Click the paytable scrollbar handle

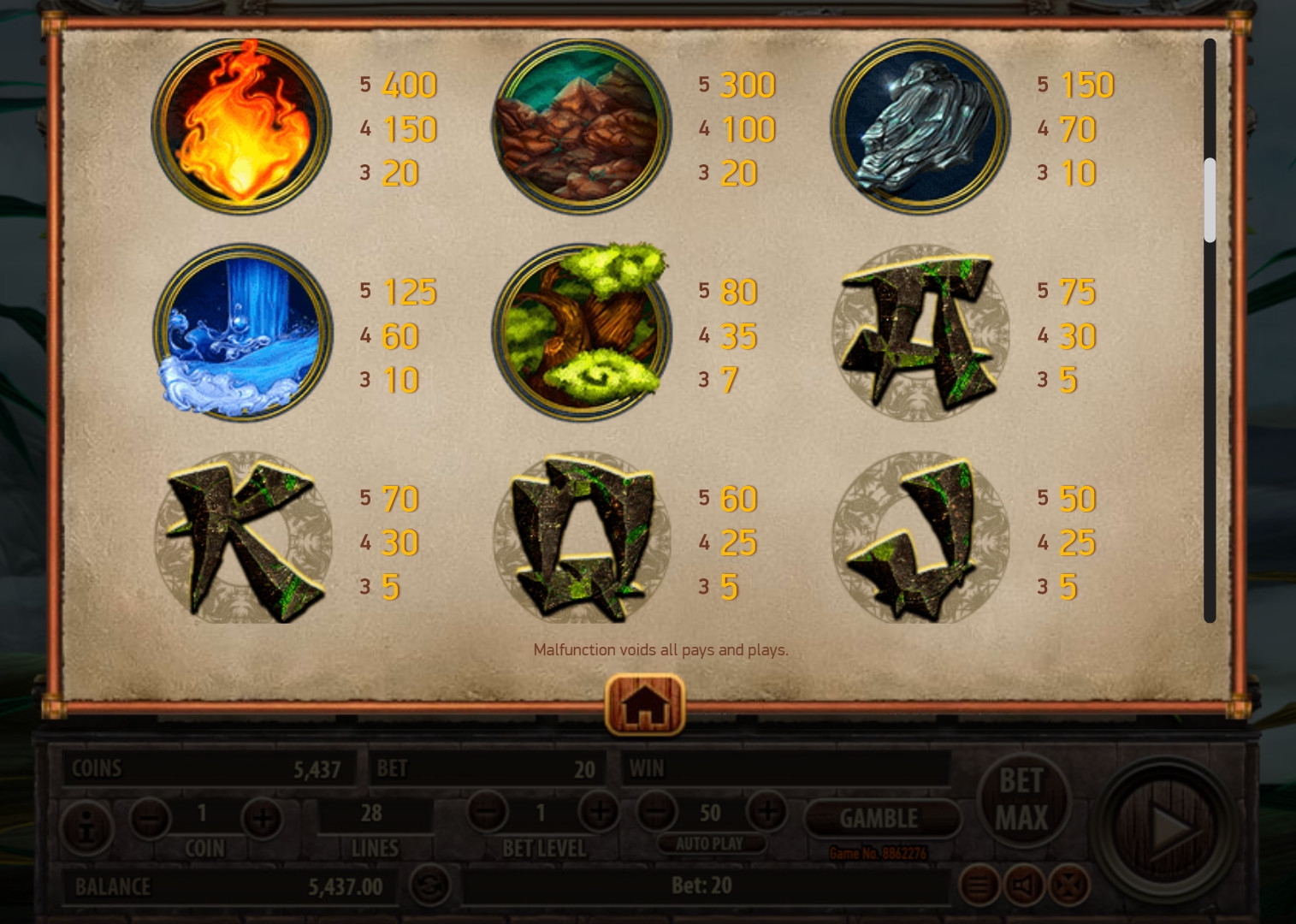[x=1209, y=200]
